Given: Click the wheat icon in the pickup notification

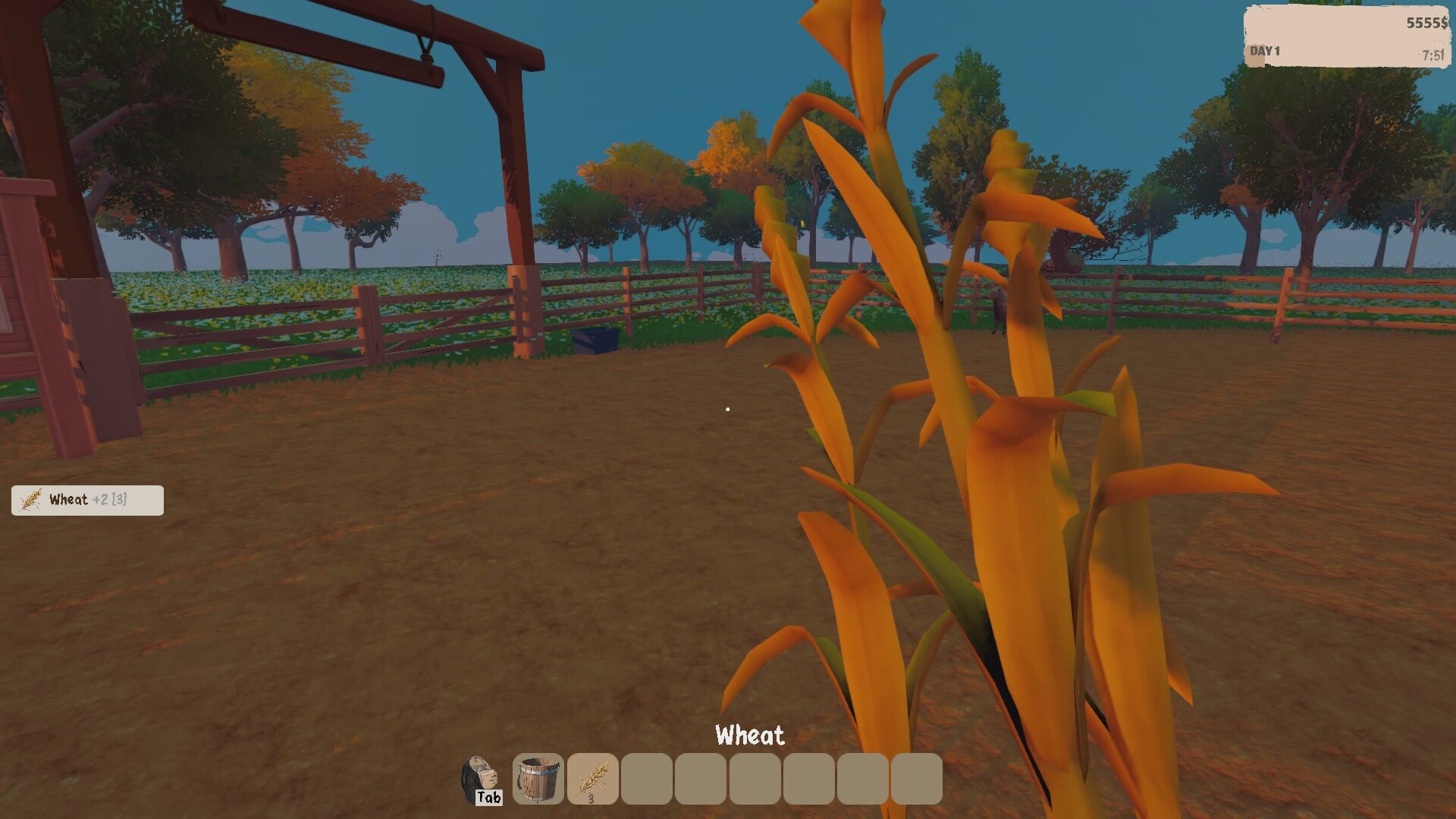Looking at the screenshot, I should pos(29,500).
